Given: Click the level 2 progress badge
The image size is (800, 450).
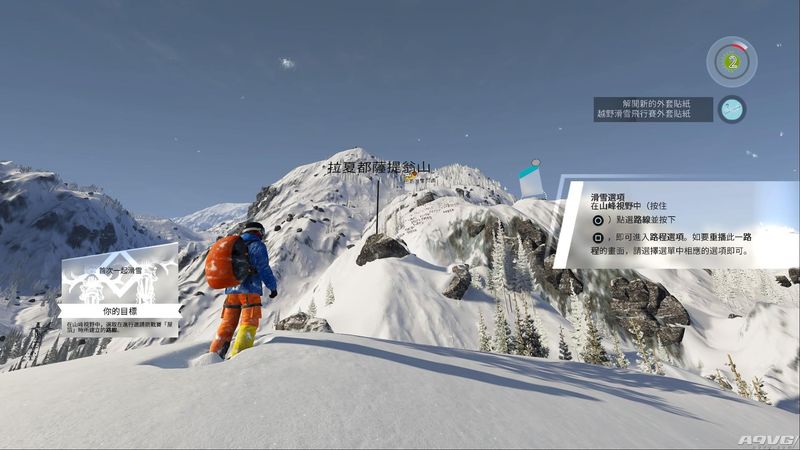Looking at the screenshot, I should click(x=732, y=61).
